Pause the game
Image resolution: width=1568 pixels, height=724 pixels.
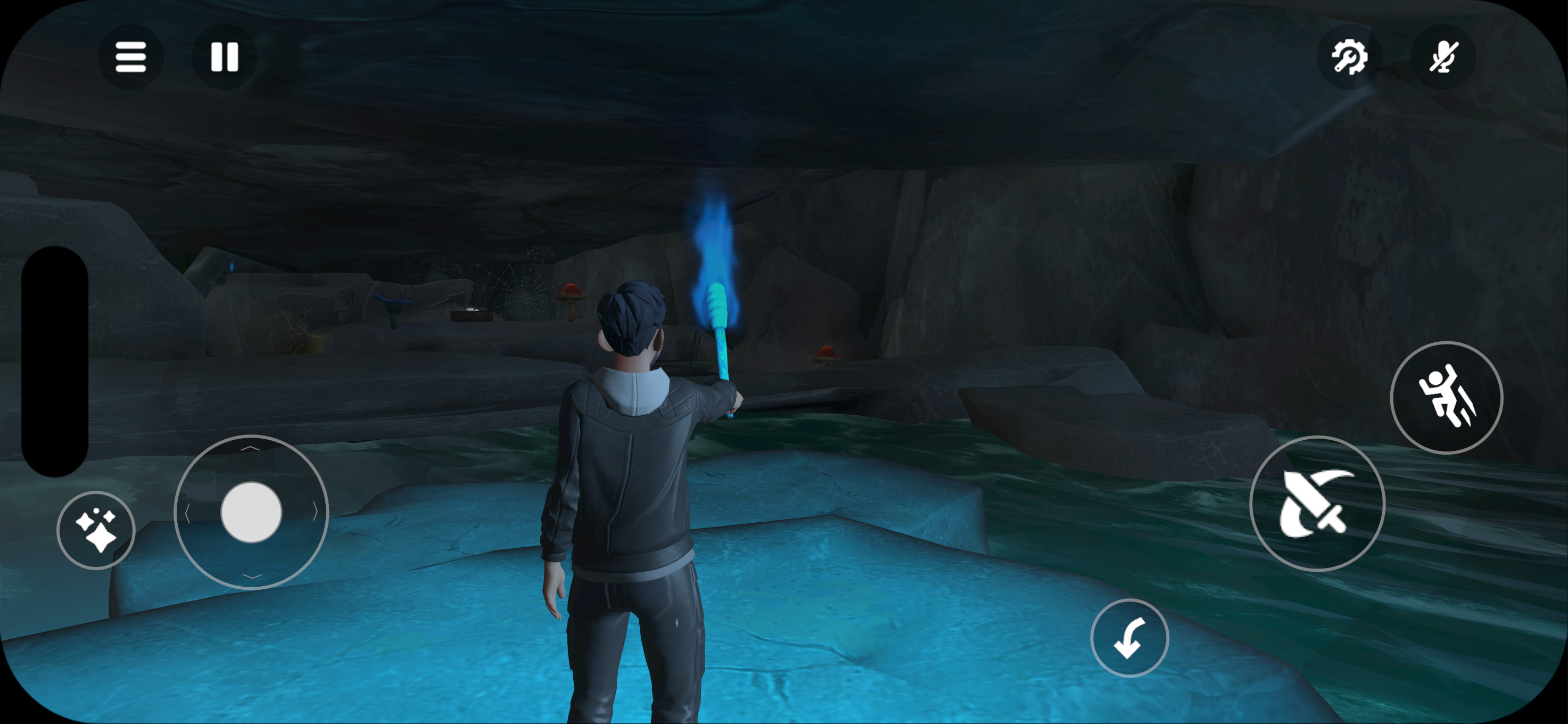224,57
